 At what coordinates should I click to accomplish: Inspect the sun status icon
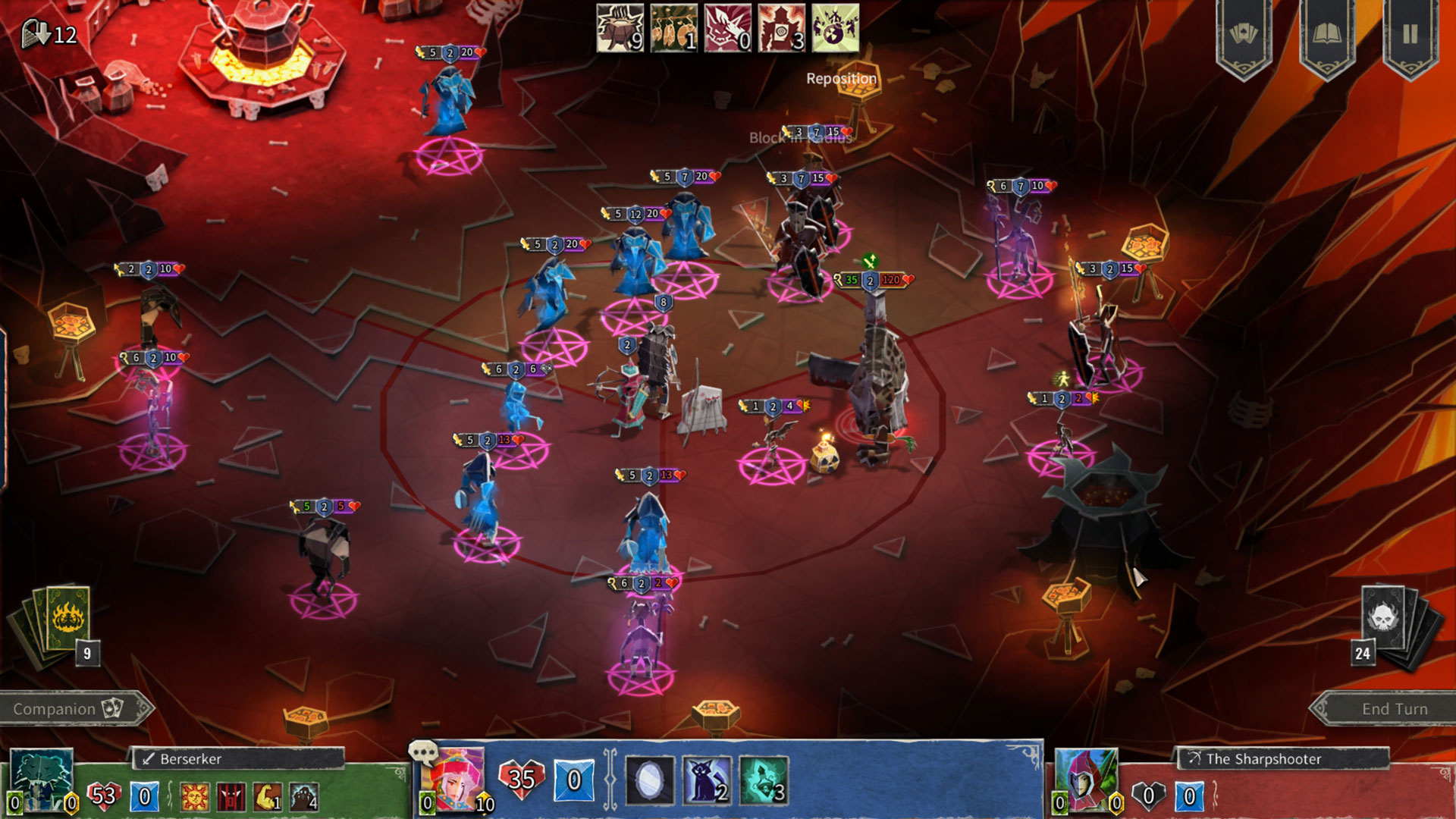(x=195, y=797)
